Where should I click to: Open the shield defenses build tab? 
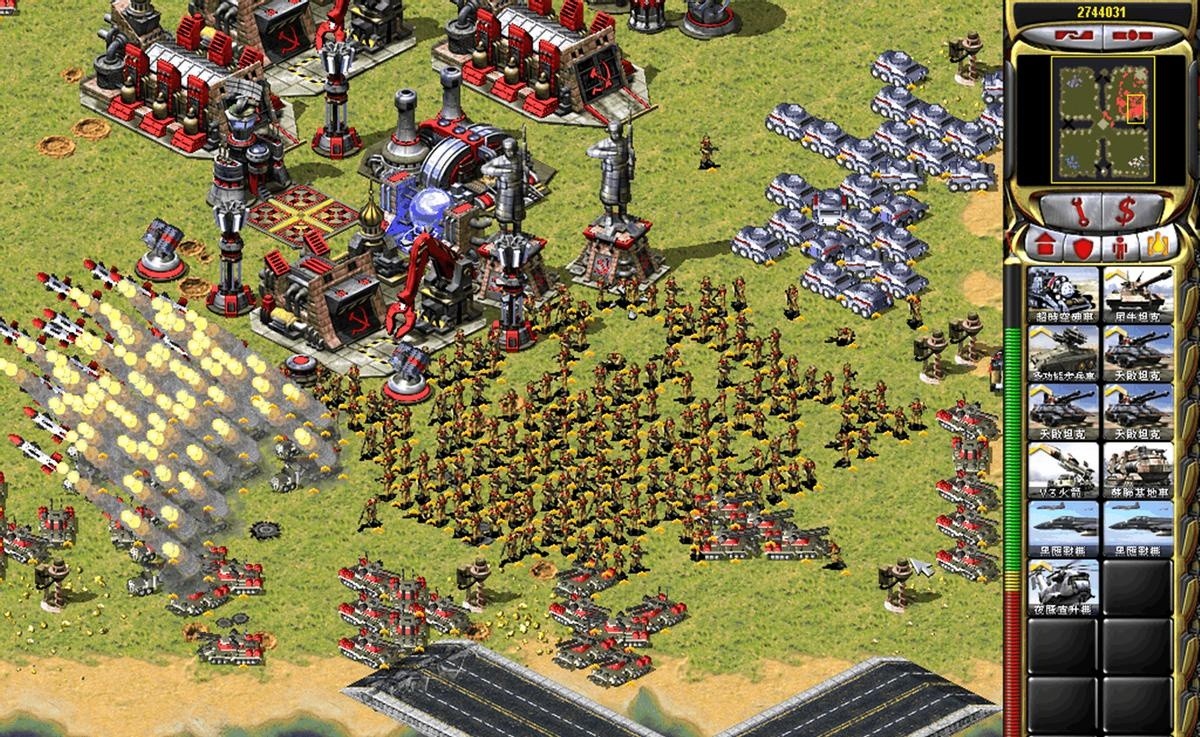click(x=1082, y=246)
